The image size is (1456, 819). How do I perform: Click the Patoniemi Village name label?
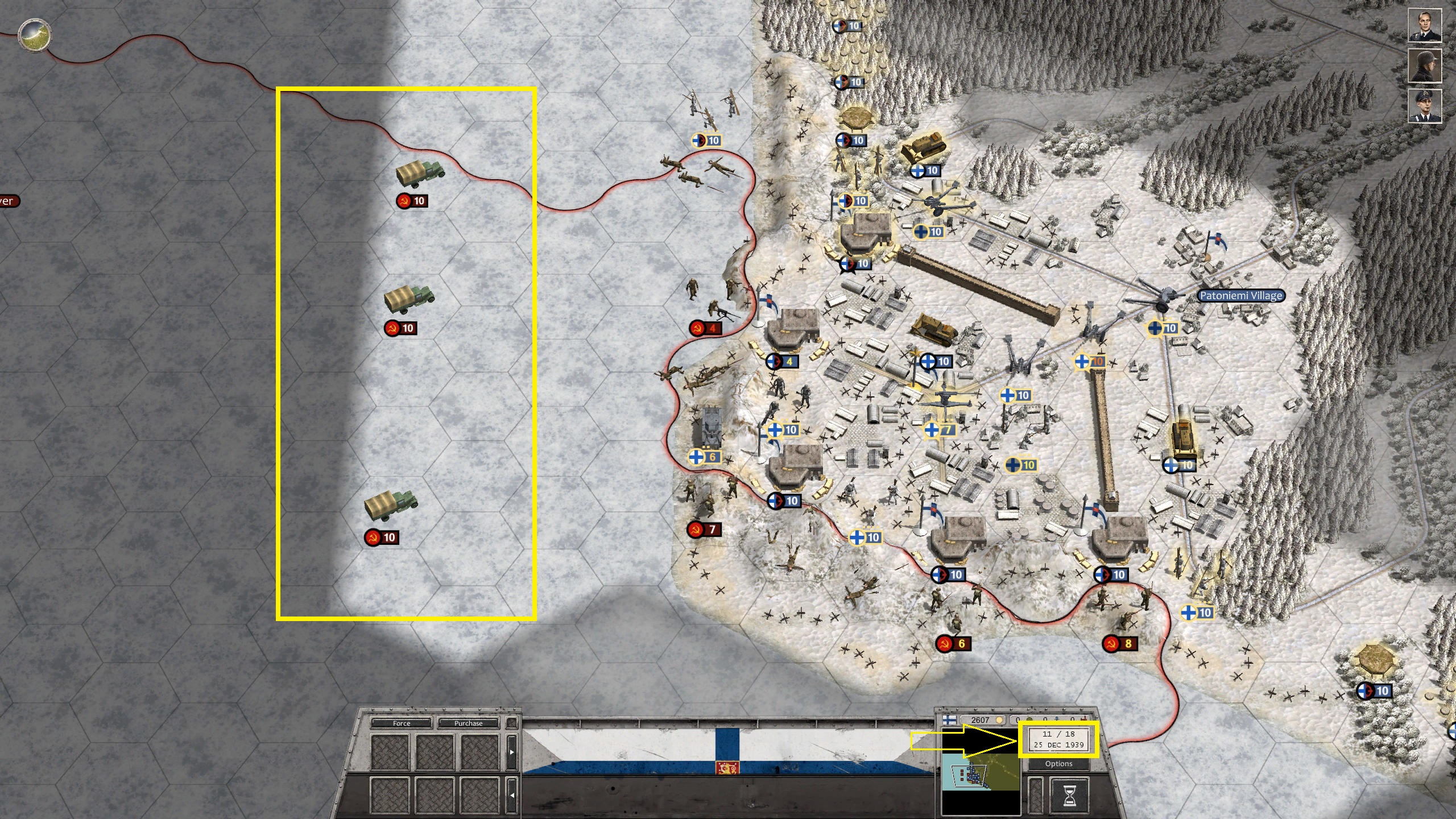(1243, 295)
